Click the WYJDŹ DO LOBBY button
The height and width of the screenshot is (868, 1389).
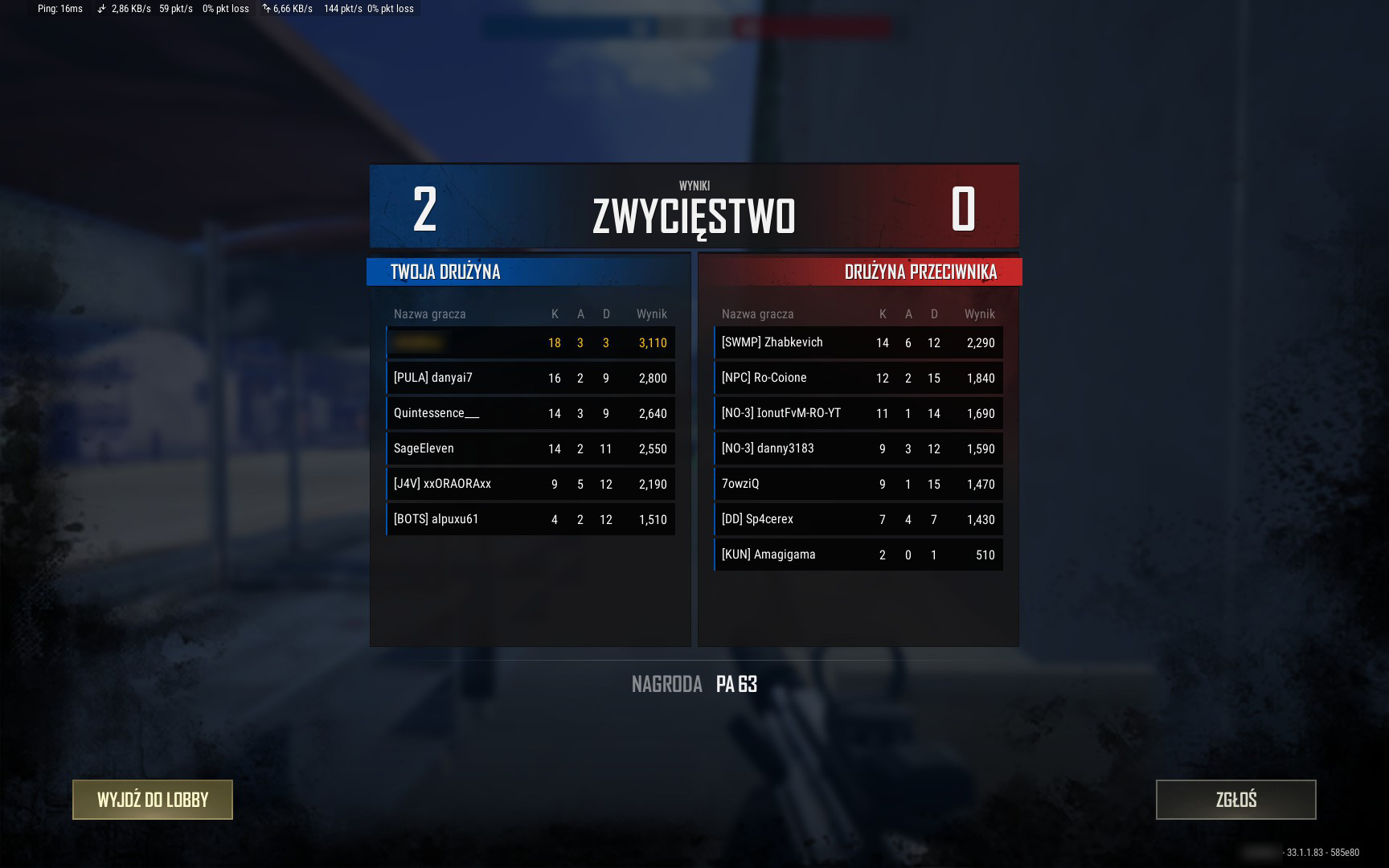[153, 800]
